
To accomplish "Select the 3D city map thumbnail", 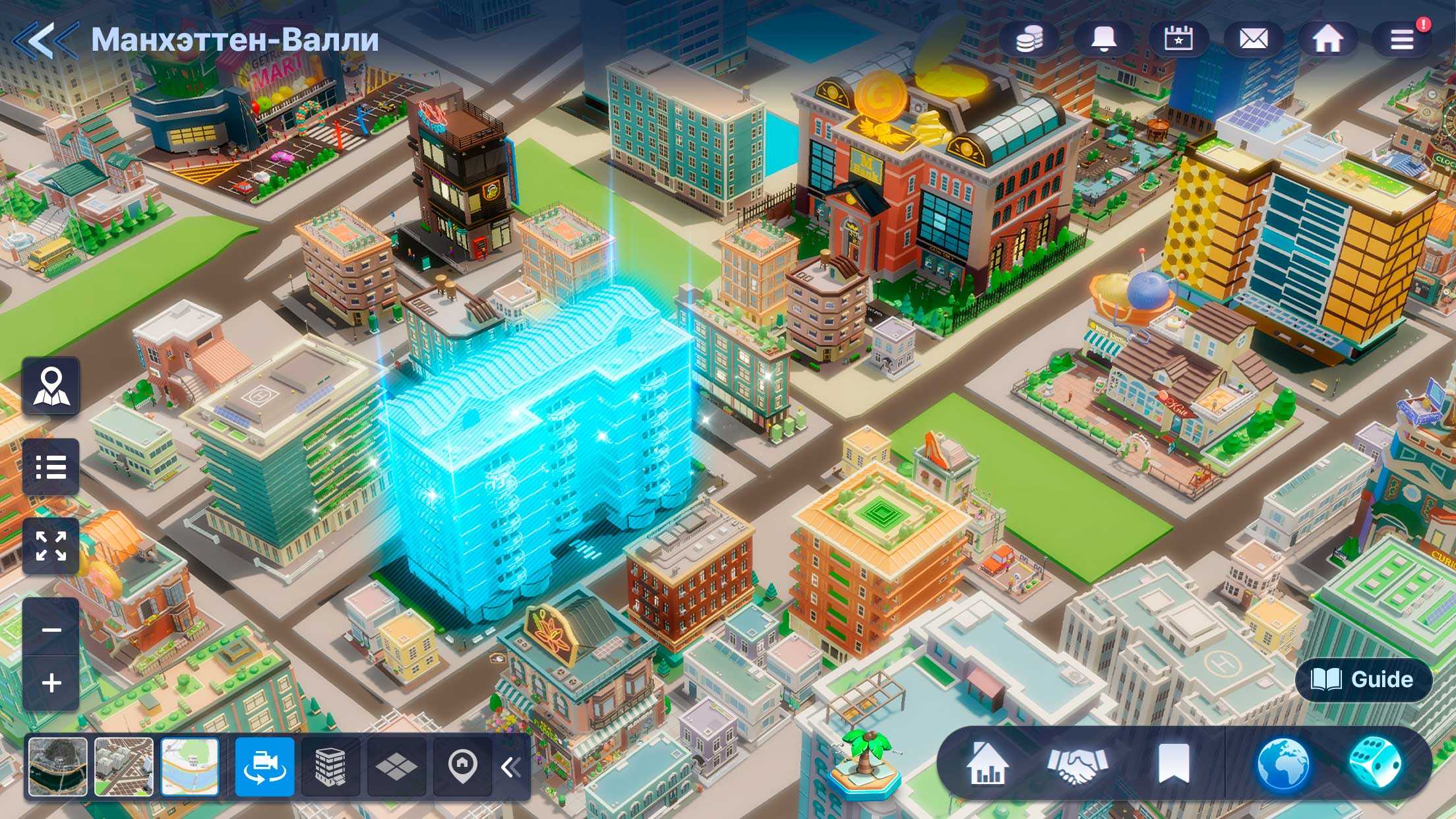I will coord(124,766).
